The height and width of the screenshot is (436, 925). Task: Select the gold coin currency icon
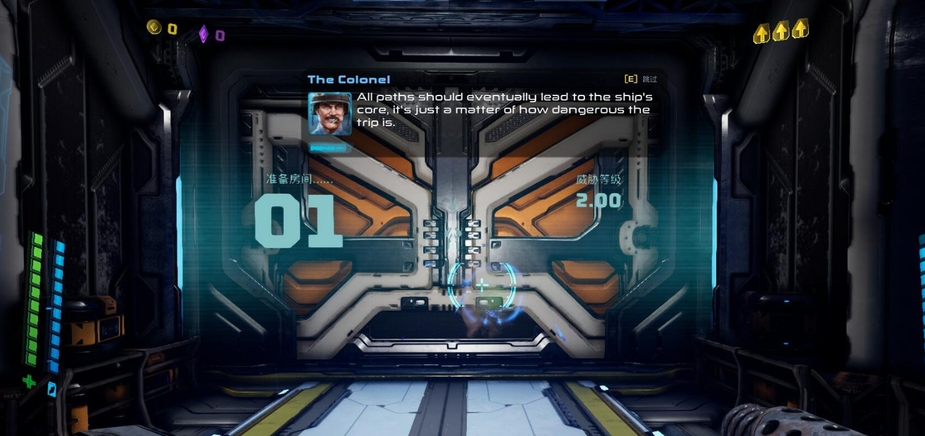click(x=154, y=27)
